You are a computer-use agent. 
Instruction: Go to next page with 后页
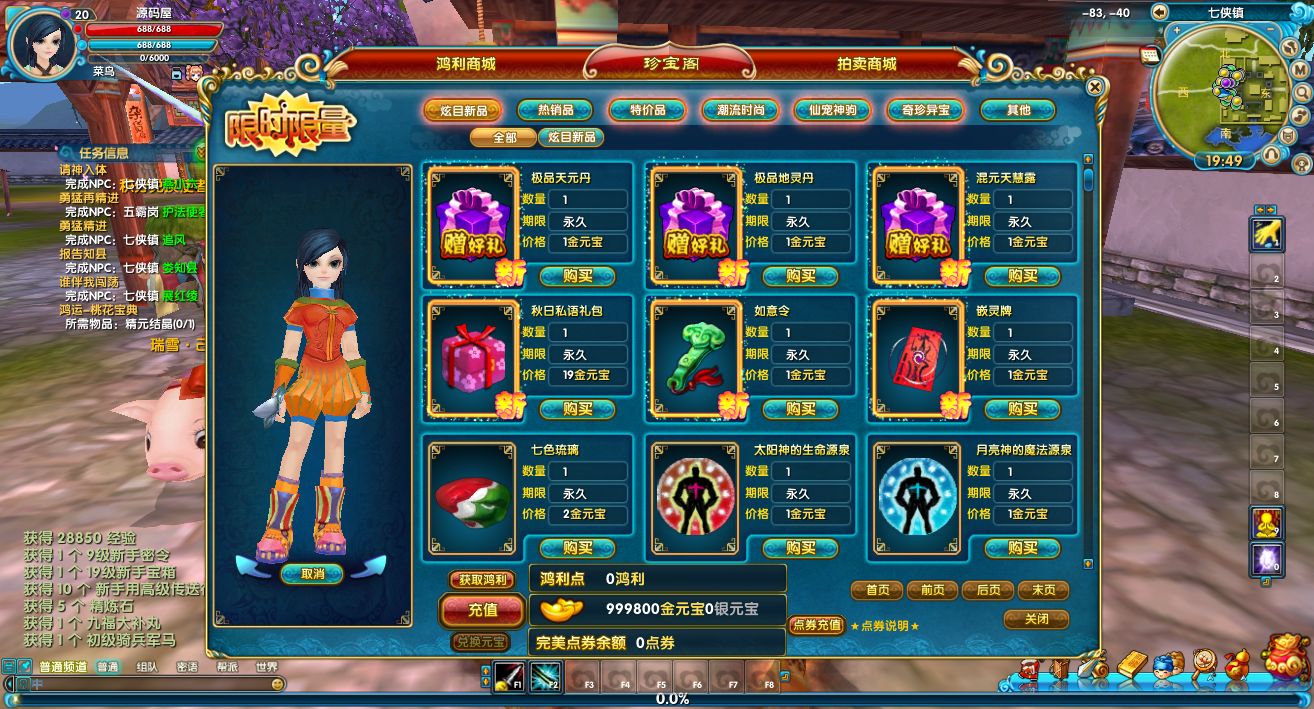click(987, 590)
